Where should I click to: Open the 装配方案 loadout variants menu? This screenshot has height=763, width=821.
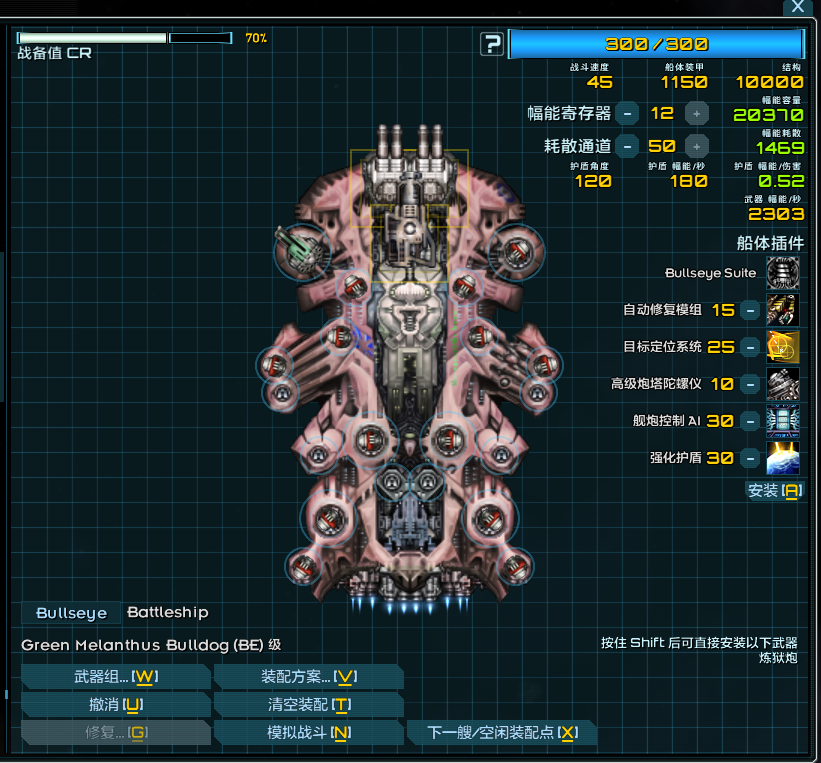point(309,677)
